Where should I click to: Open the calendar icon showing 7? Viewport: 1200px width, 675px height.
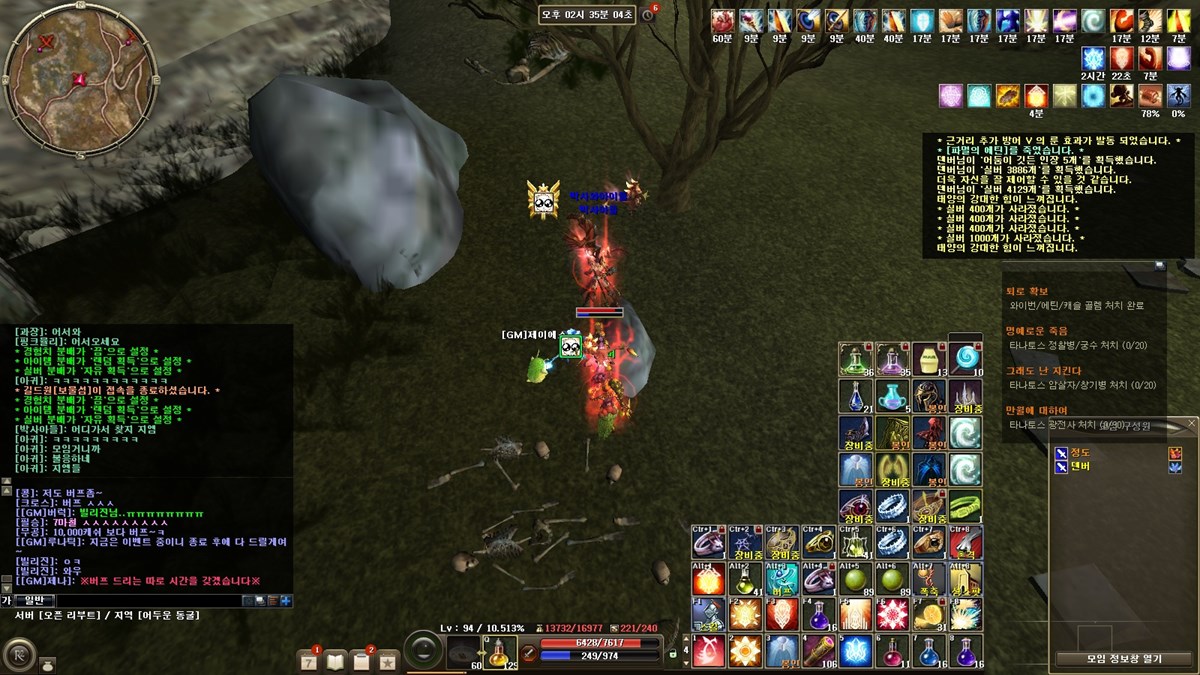coord(309,660)
